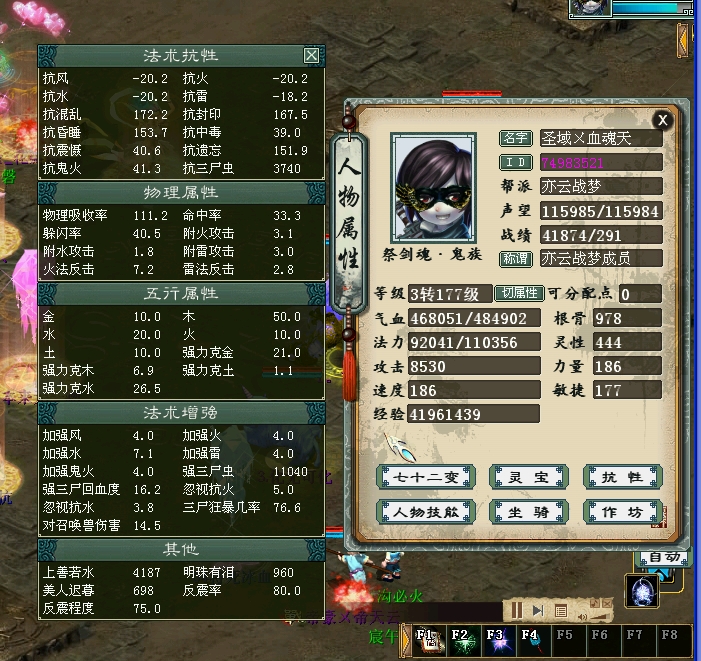Activate the F2 green burst skill
Screen dimensions: 701x661
[x=461, y=640]
